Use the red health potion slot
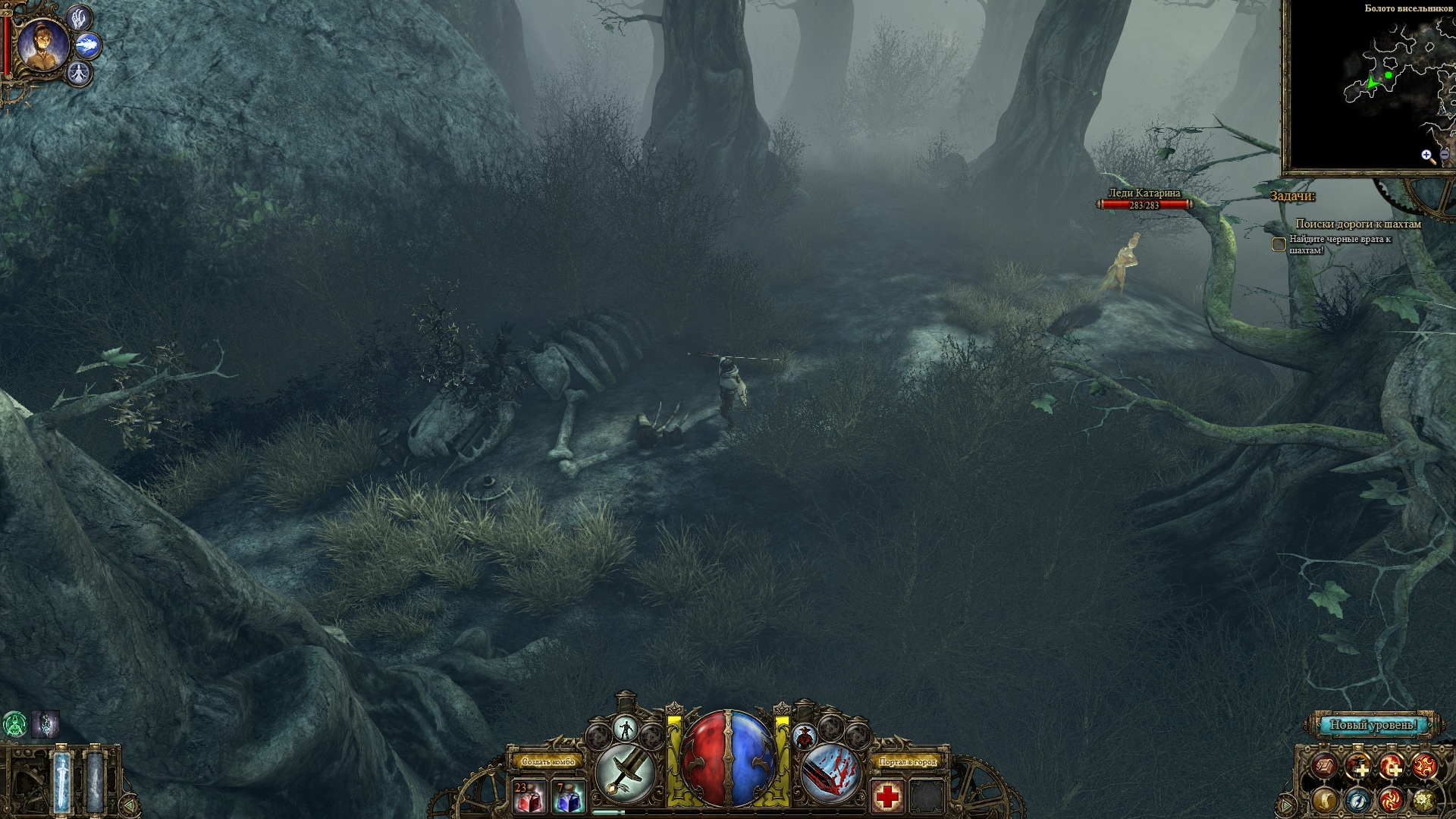This screenshot has width=1456, height=819. tap(529, 796)
